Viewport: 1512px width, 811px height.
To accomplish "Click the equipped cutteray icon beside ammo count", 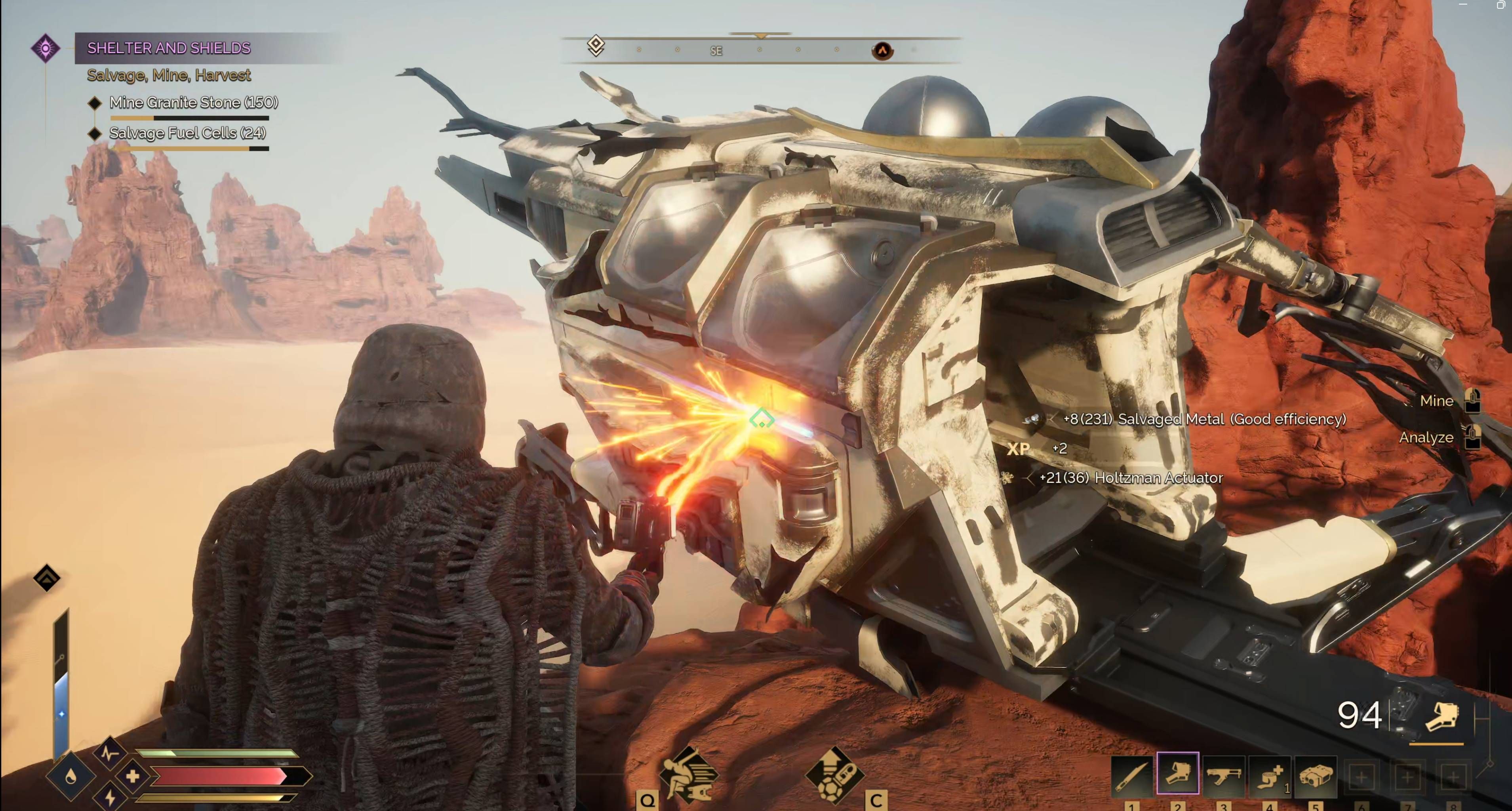I will point(1442,716).
